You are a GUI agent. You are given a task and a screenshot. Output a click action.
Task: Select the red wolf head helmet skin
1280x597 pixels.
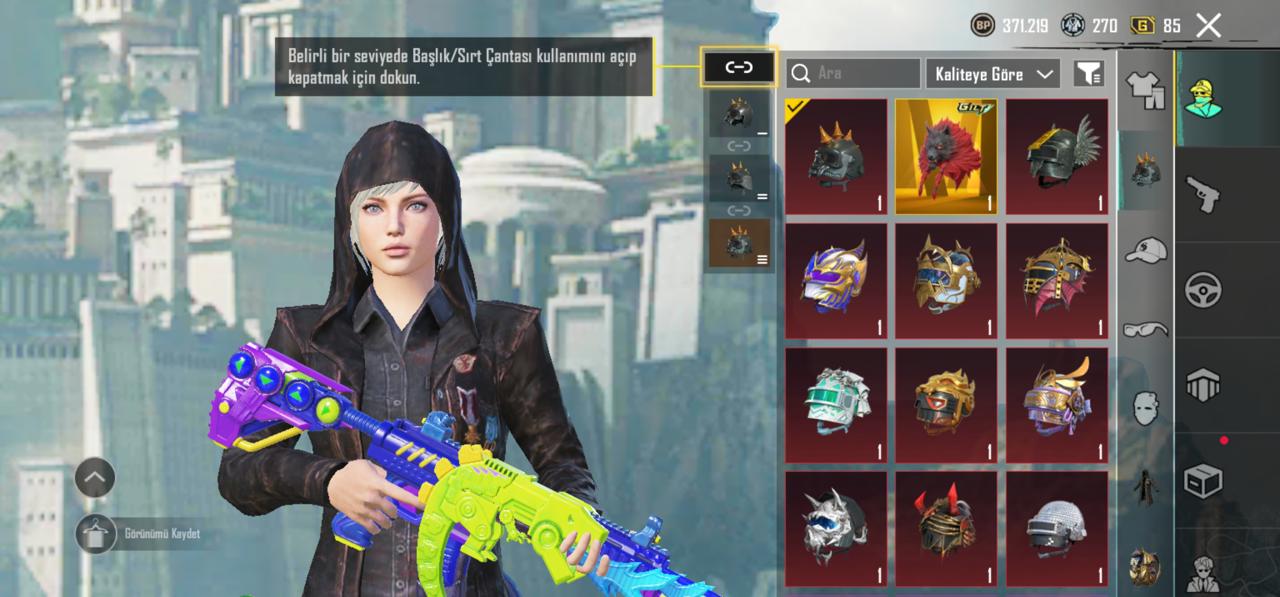(946, 156)
